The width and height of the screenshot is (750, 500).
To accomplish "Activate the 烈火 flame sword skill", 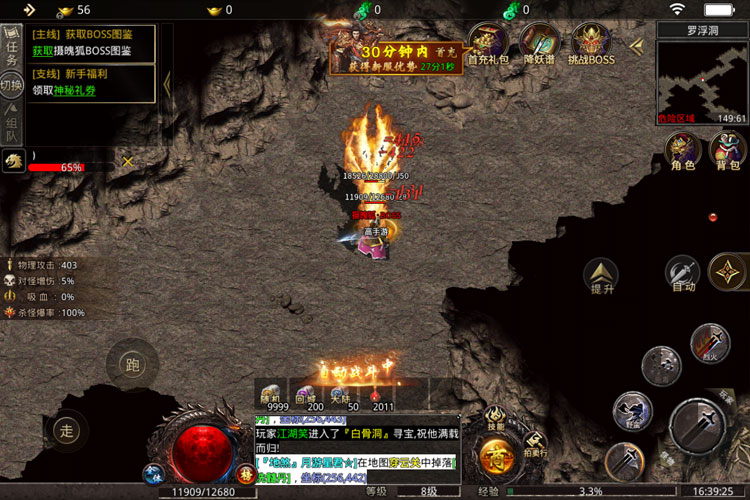I will 709,343.
